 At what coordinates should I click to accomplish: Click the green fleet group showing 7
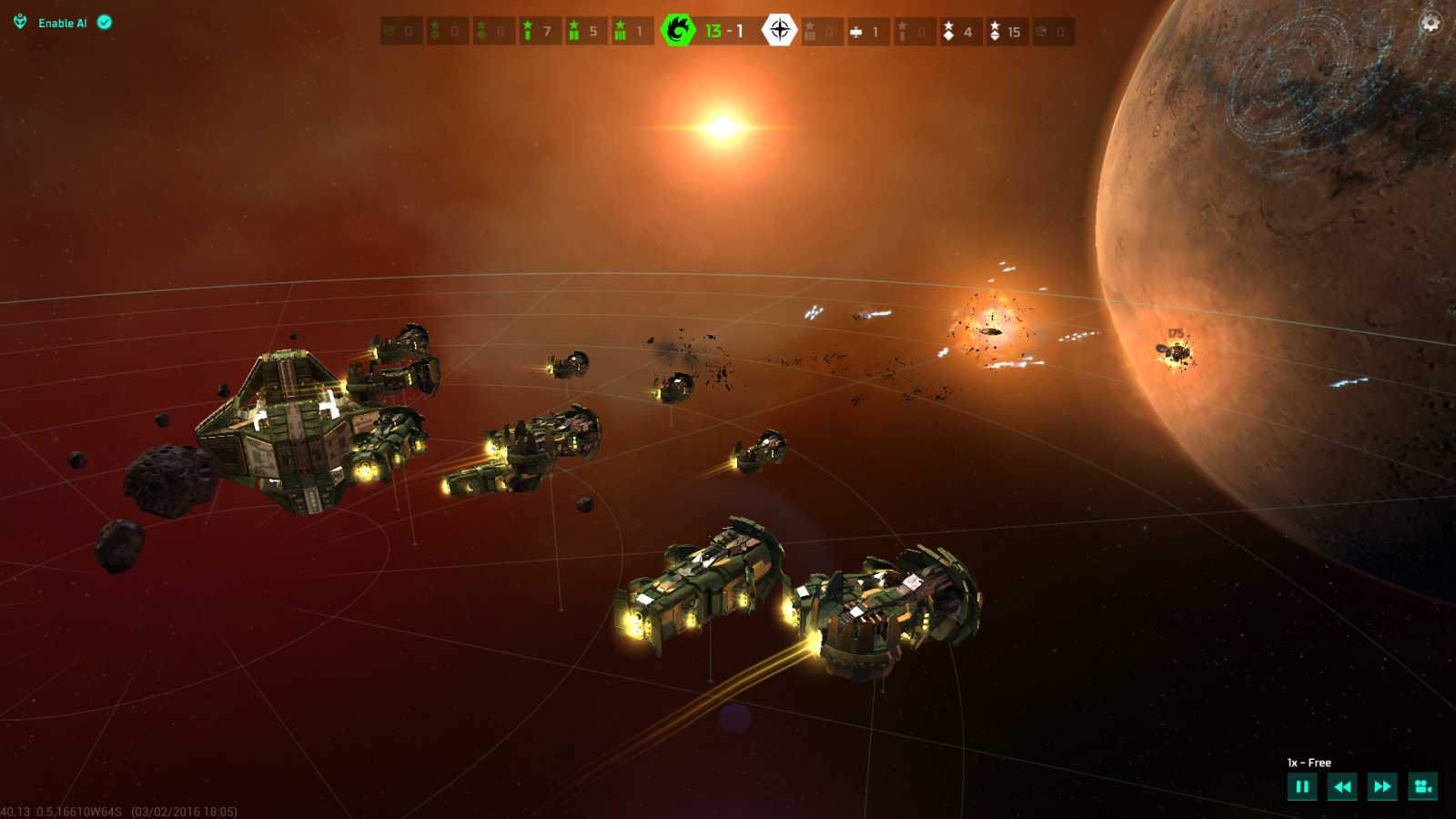click(x=539, y=32)
